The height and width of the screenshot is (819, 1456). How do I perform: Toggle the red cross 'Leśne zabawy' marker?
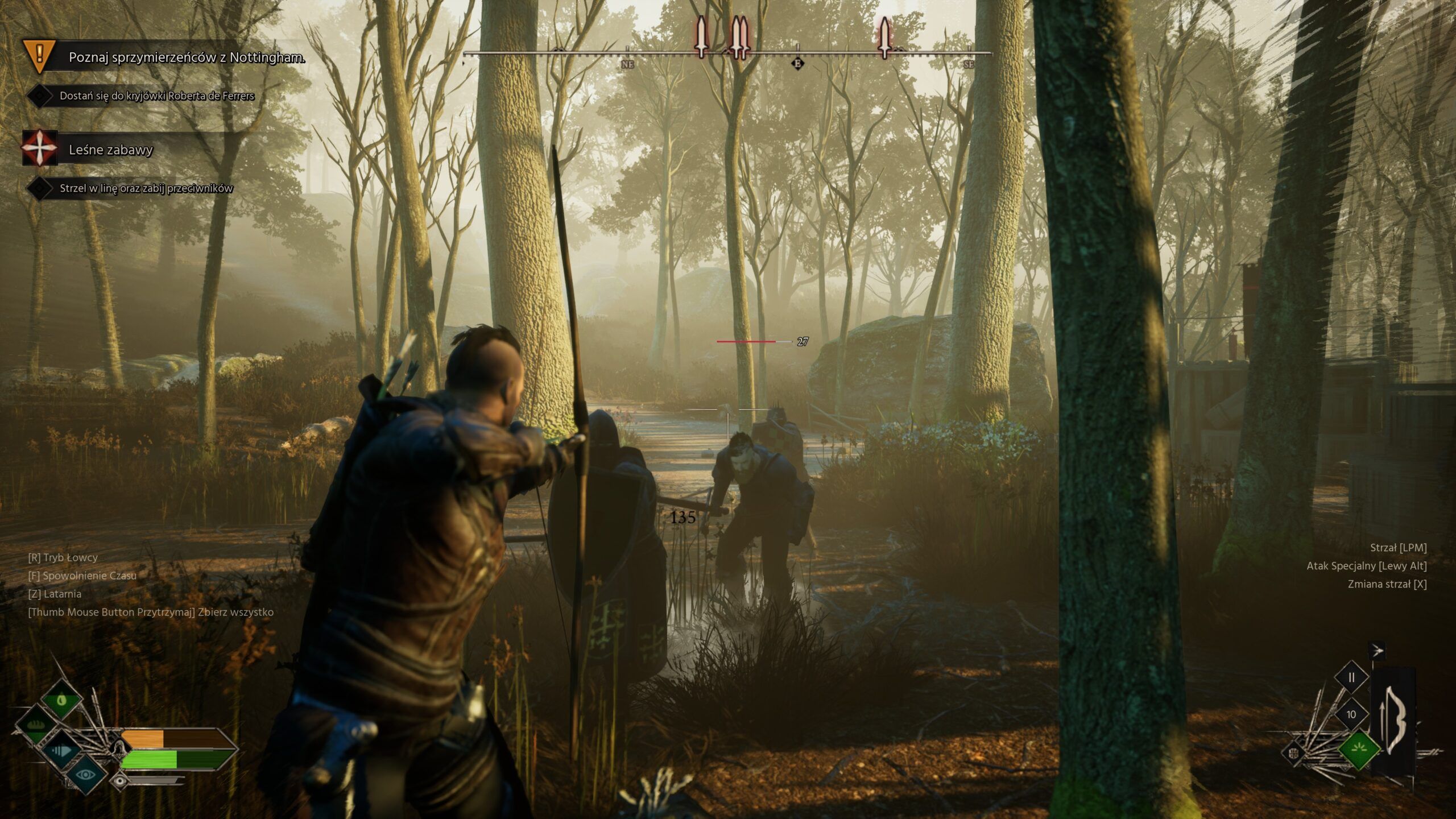[39, 148]
